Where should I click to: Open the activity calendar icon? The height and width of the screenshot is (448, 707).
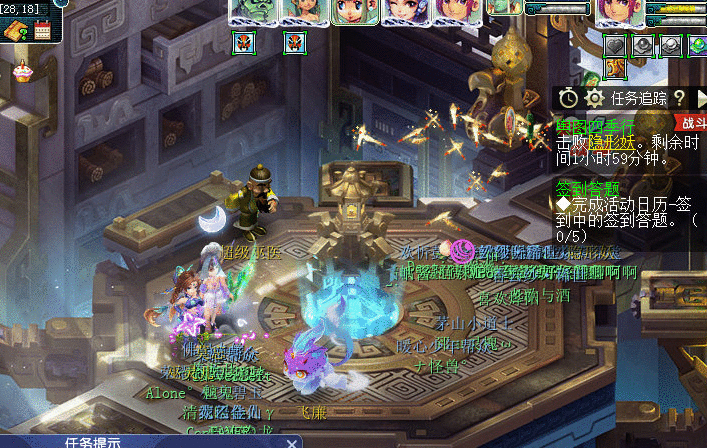coord(42,31)
